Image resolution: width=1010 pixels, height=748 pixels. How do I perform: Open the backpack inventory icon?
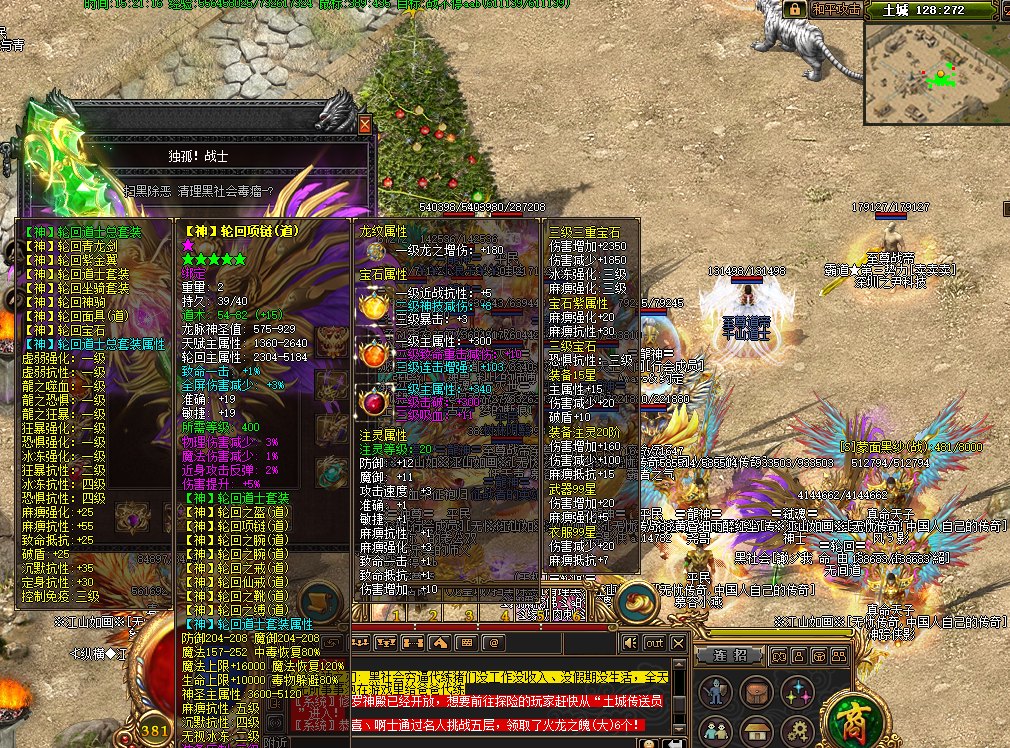[757, 691]
